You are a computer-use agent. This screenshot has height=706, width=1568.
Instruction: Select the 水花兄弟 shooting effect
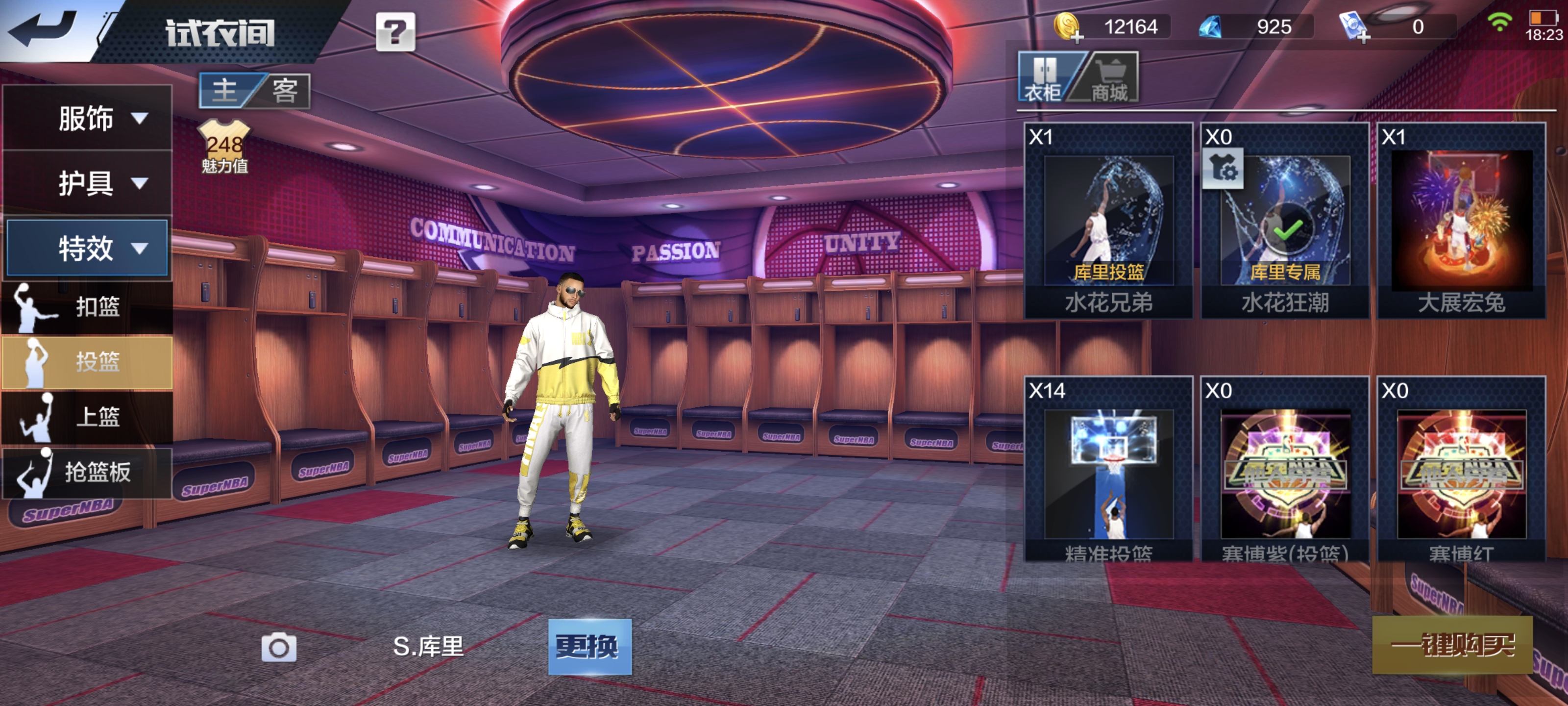tap(1108, 221)
